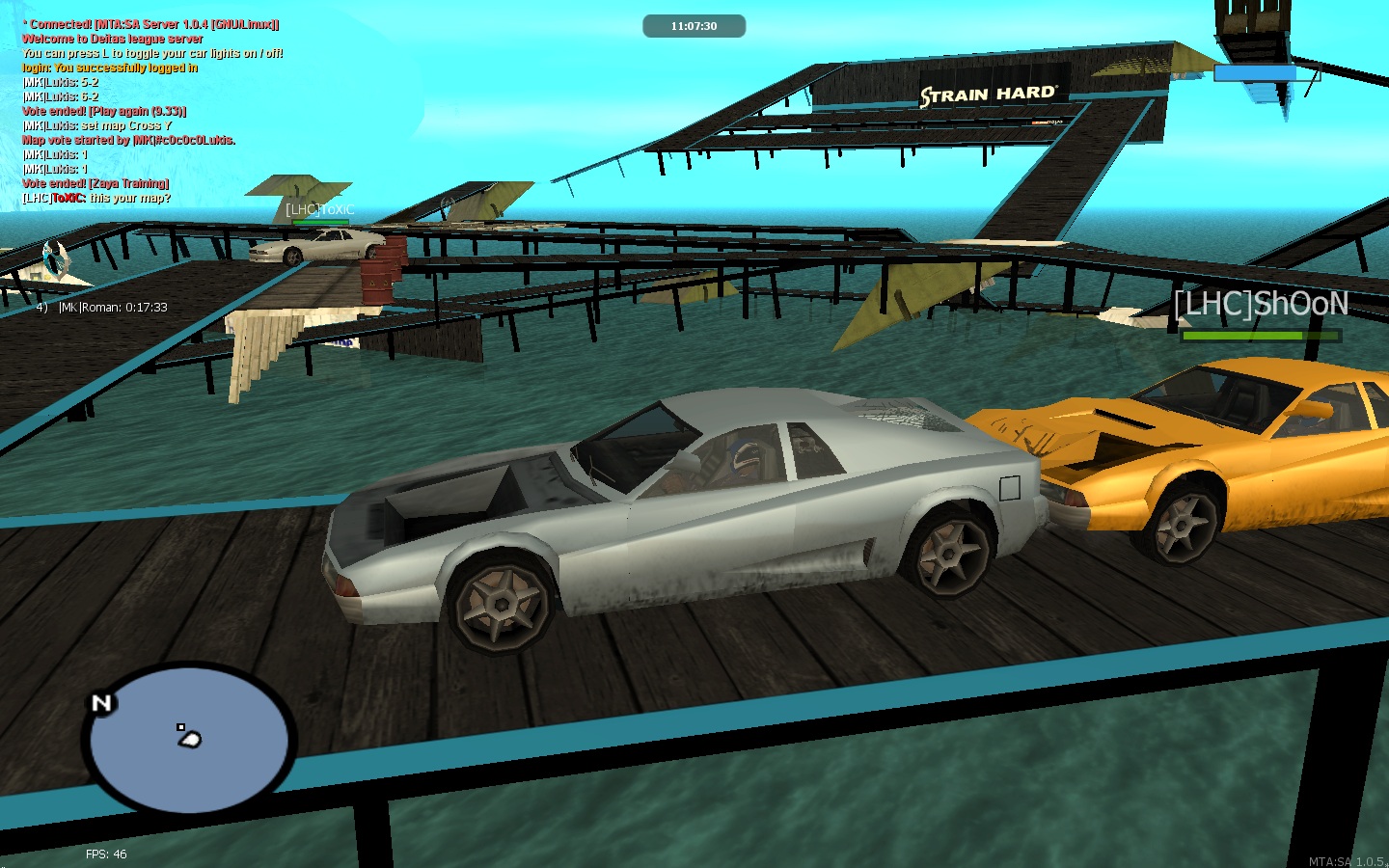Viewport: 1389px width, 868px height.
Task: Select the north marker on the radar
Action: tap(101, 703)
